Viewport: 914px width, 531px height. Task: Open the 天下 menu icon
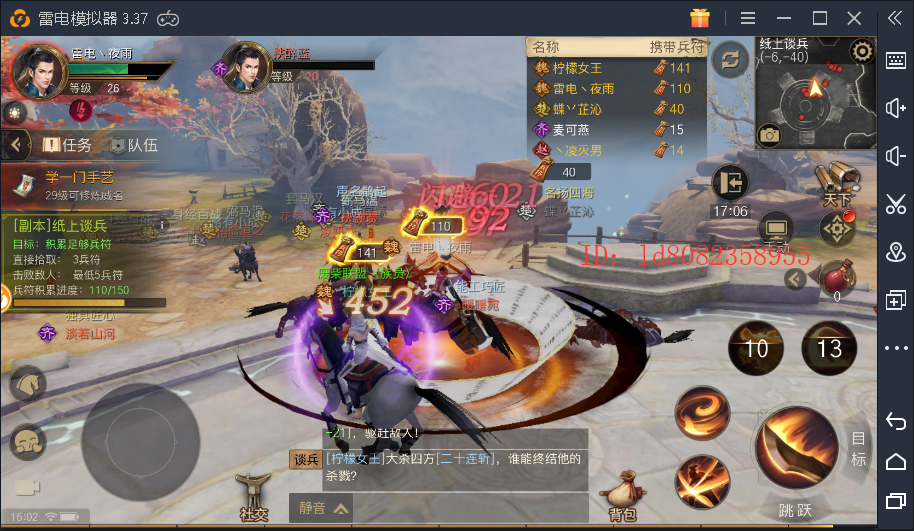coord(837,183)
